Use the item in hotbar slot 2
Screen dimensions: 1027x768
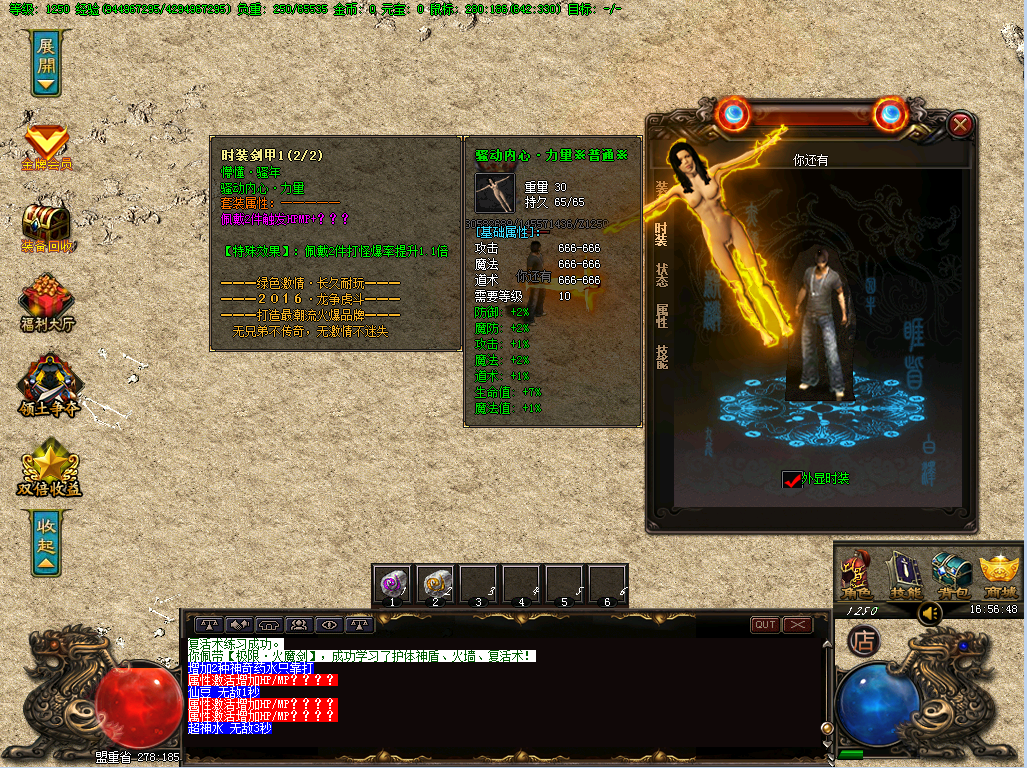pos(436,583)
